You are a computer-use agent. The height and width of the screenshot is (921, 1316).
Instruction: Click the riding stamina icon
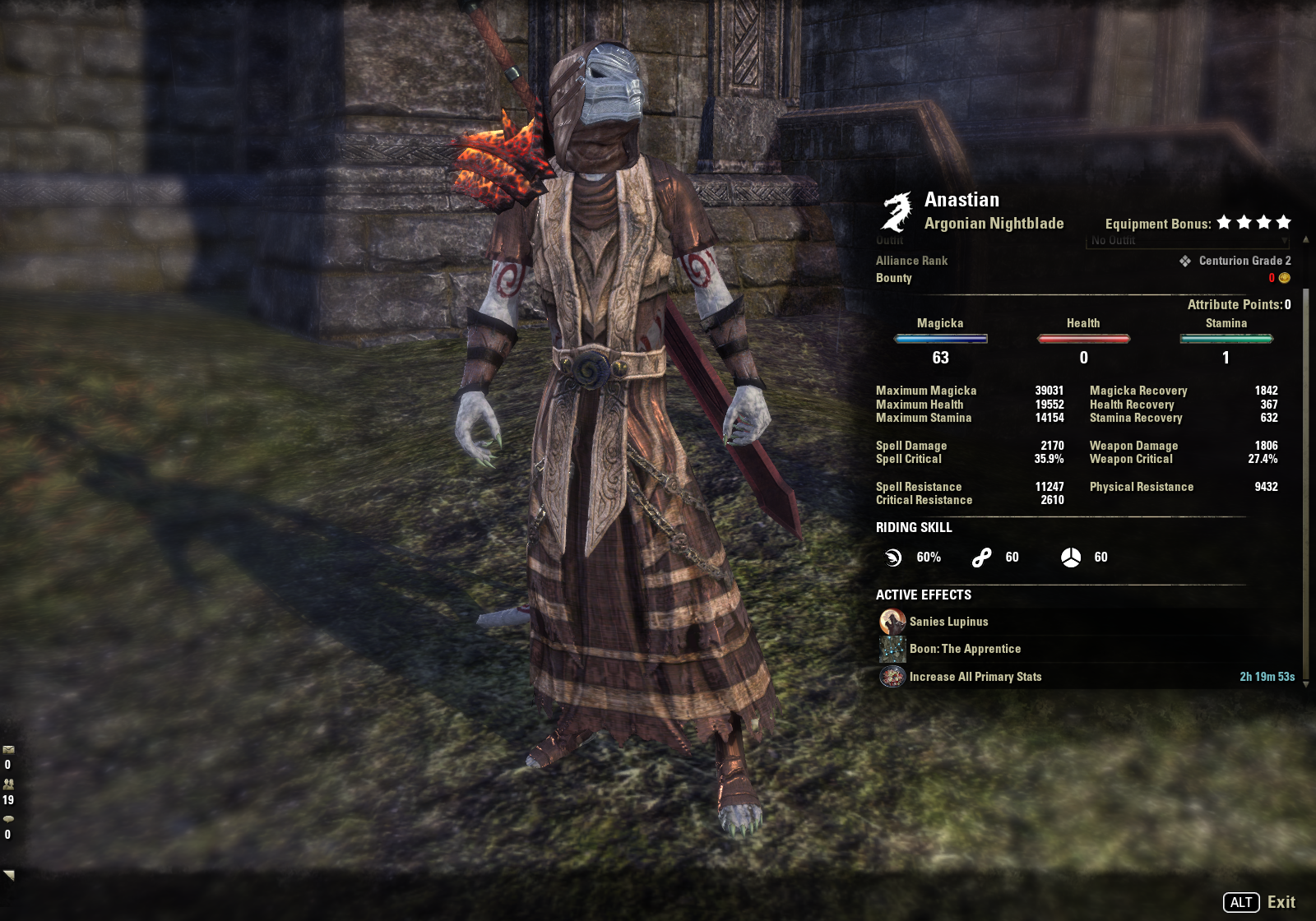tap(981, 558)
